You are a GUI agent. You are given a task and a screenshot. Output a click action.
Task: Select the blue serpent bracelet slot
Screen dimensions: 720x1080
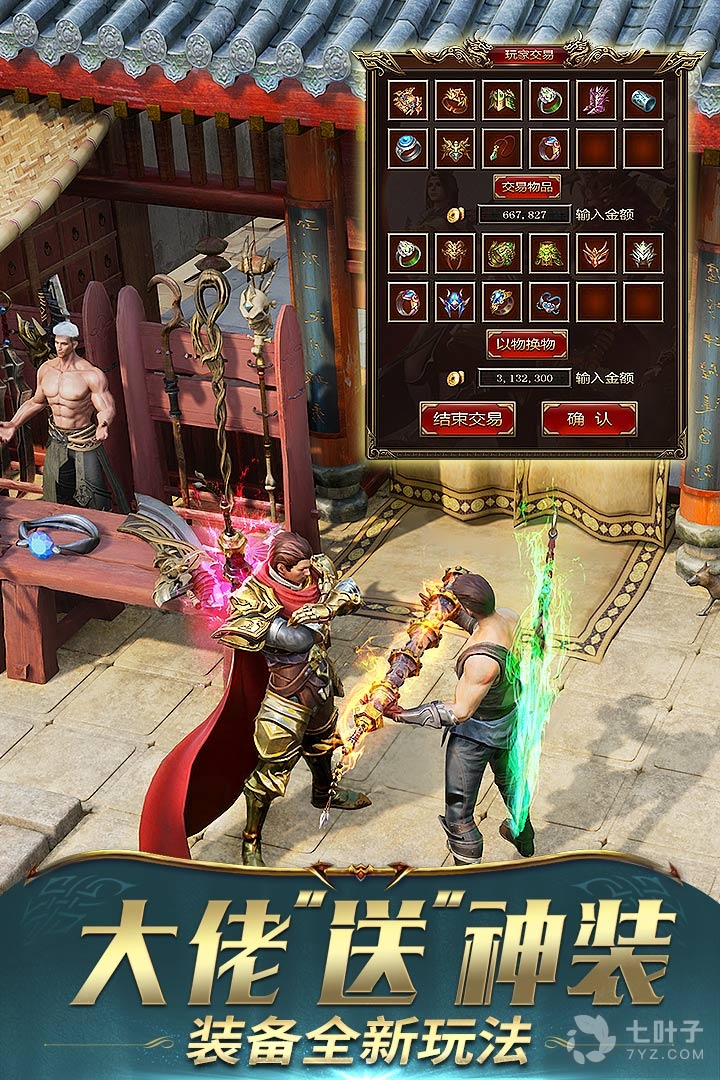tap(549, 301)
